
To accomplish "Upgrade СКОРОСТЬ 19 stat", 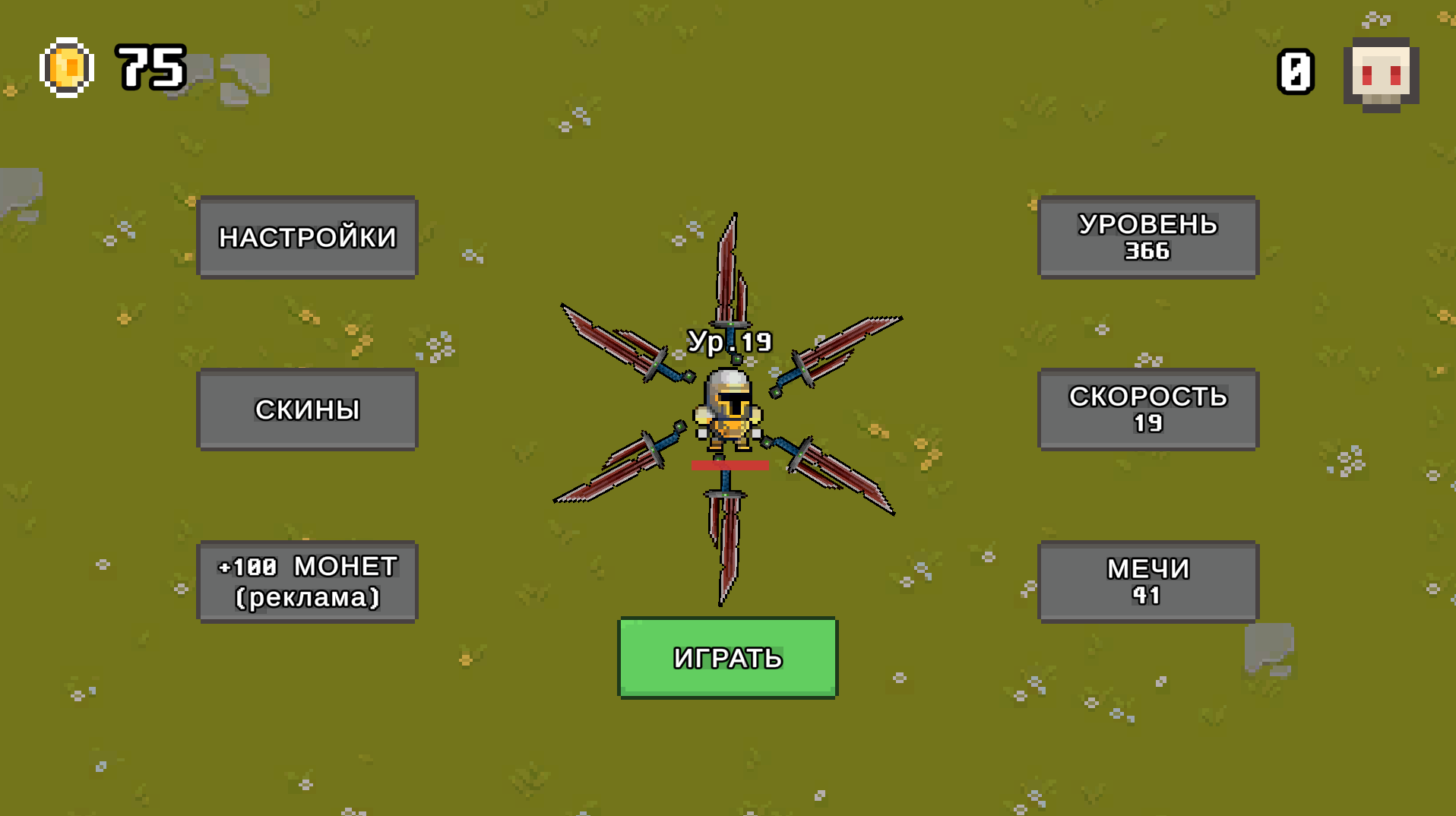I will 1148,410.
